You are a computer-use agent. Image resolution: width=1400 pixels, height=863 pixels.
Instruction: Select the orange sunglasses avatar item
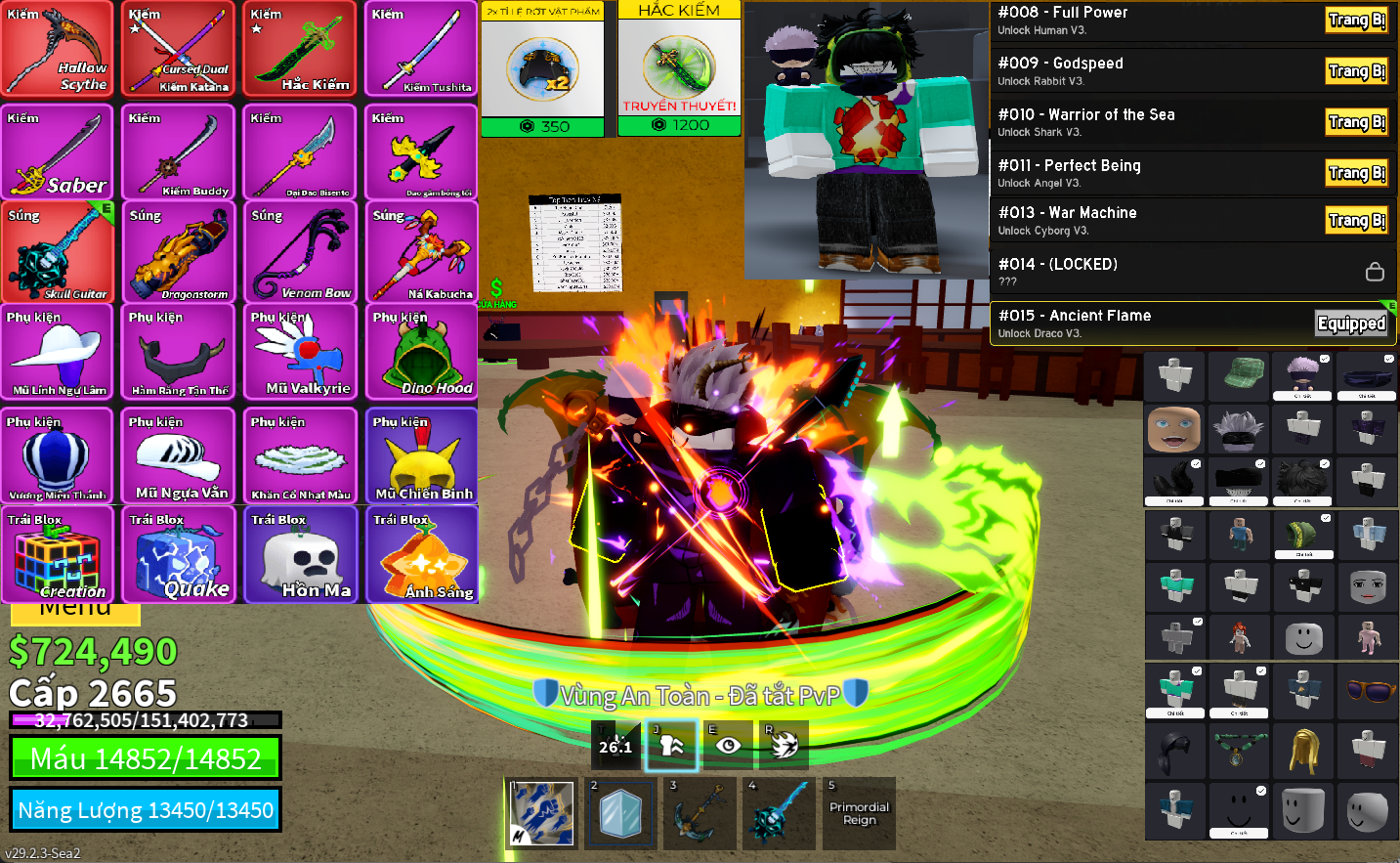click(x=1369, y=691)
